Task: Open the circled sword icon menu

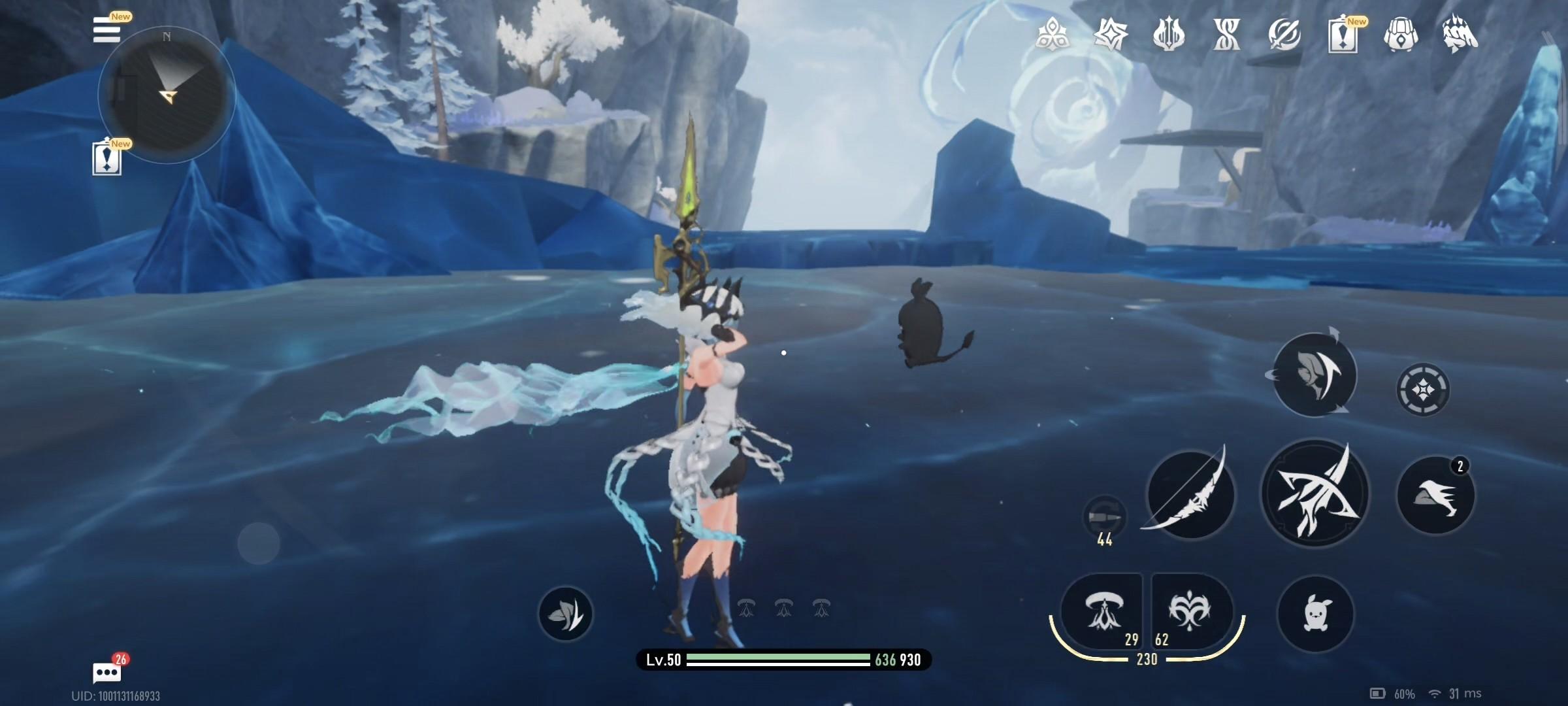Action: coord(1284,34)
